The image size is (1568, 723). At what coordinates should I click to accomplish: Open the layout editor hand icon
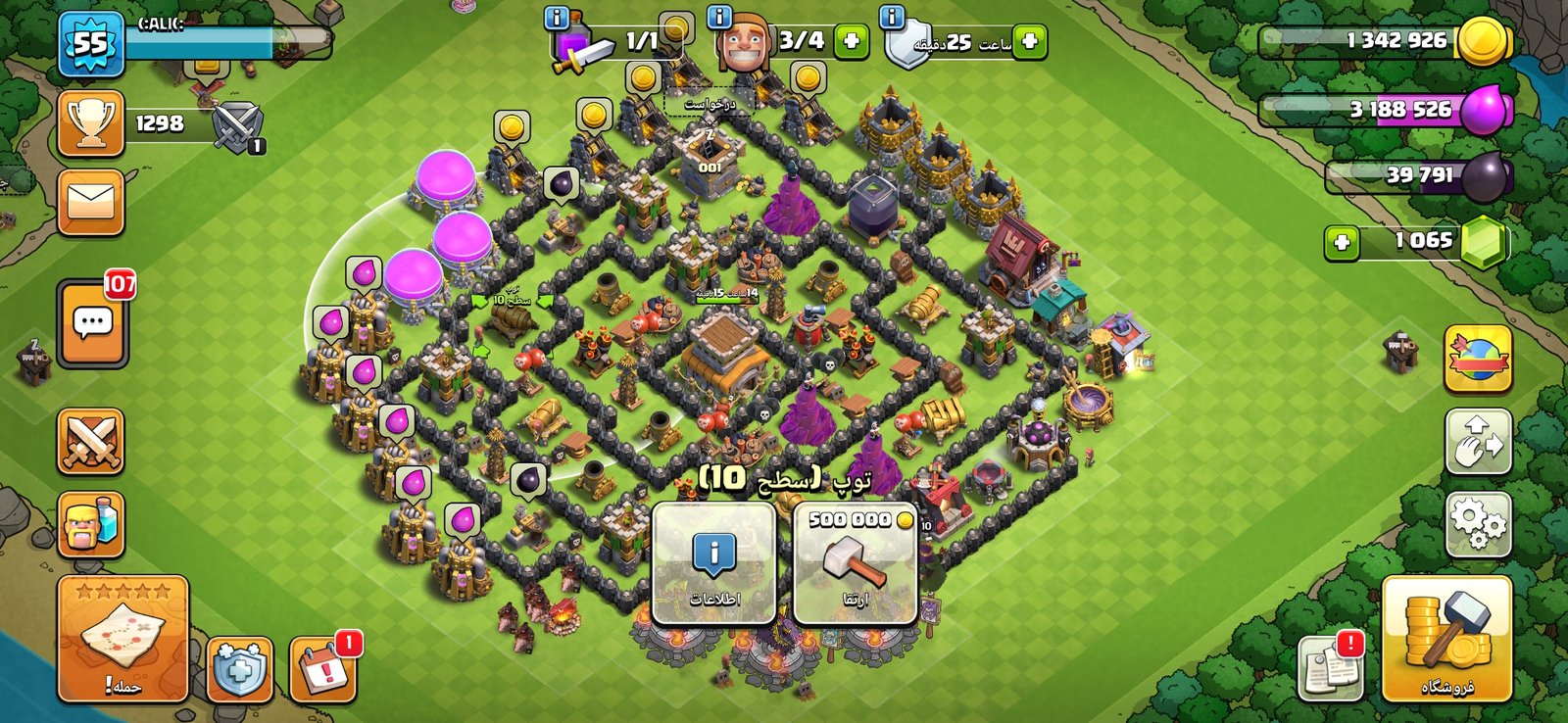(x=1478, y=442)
